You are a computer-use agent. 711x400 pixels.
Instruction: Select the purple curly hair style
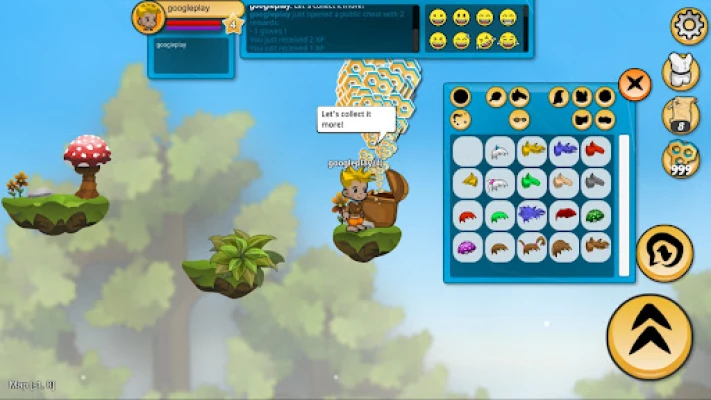(x=468, y=247)
